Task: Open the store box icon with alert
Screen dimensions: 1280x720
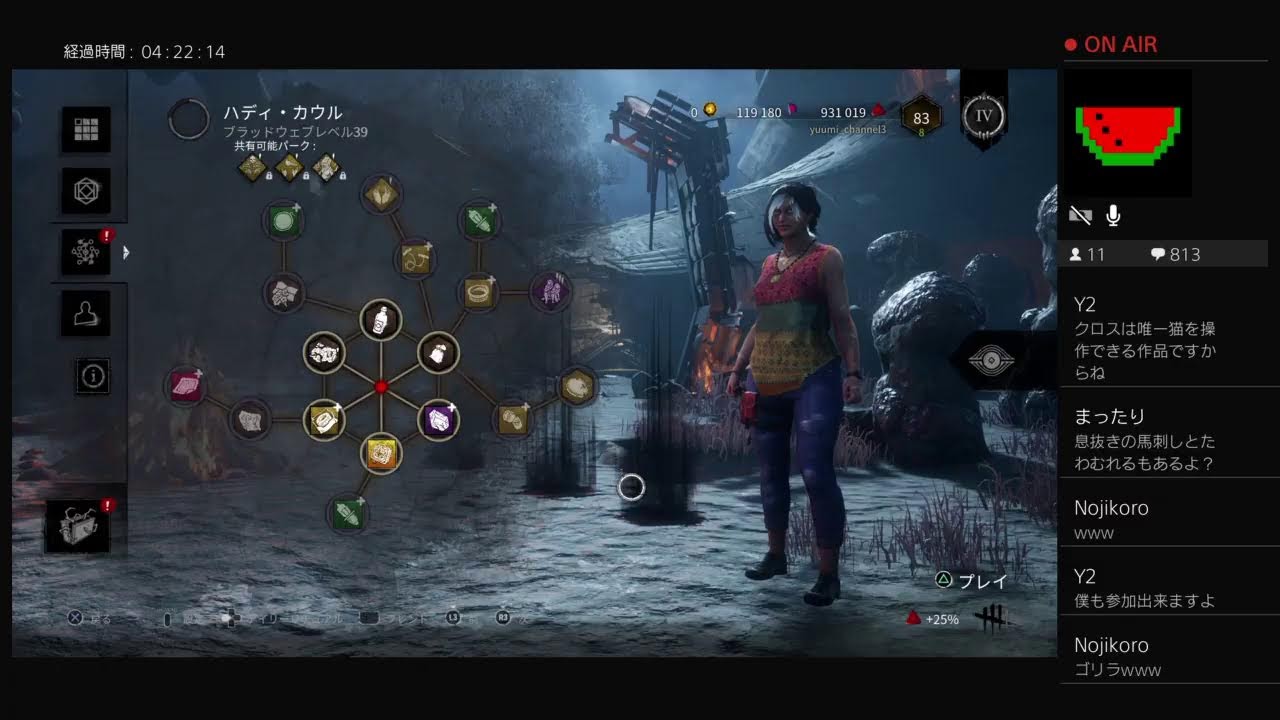Action: tap(78, 526)
